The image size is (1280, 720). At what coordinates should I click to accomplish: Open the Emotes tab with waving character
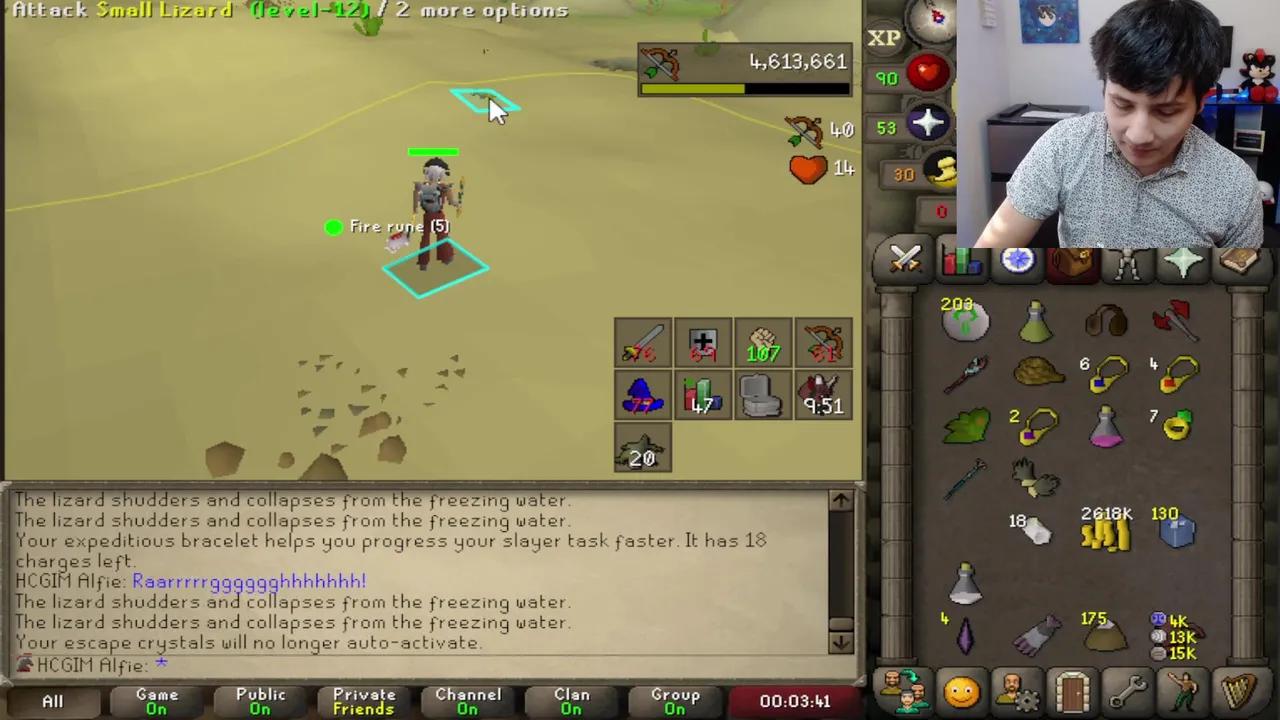(x=1182, y=688)
